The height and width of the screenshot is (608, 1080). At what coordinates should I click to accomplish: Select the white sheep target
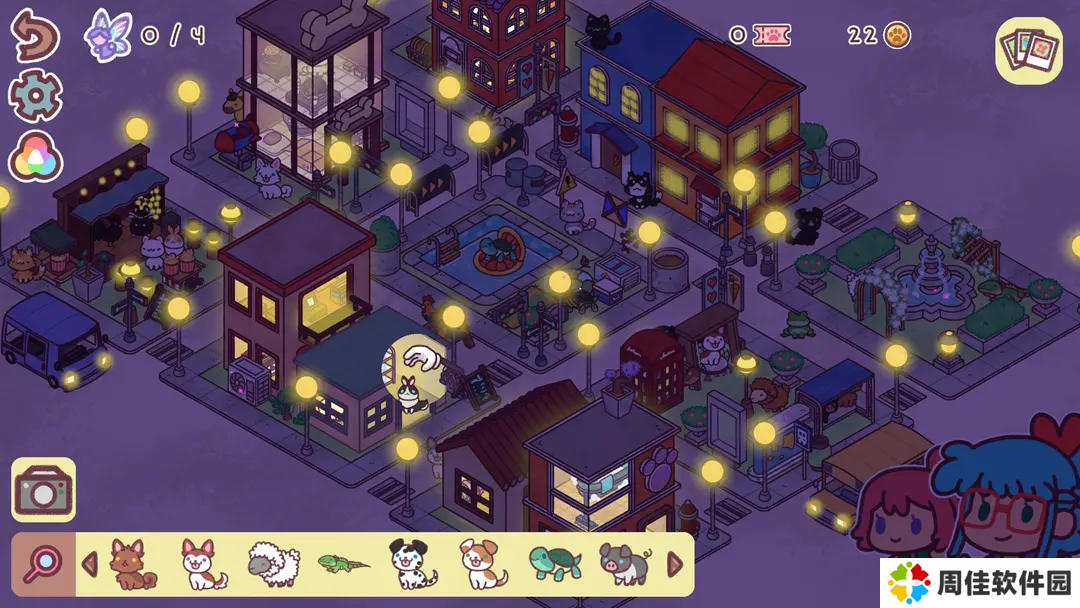[273, 564]
